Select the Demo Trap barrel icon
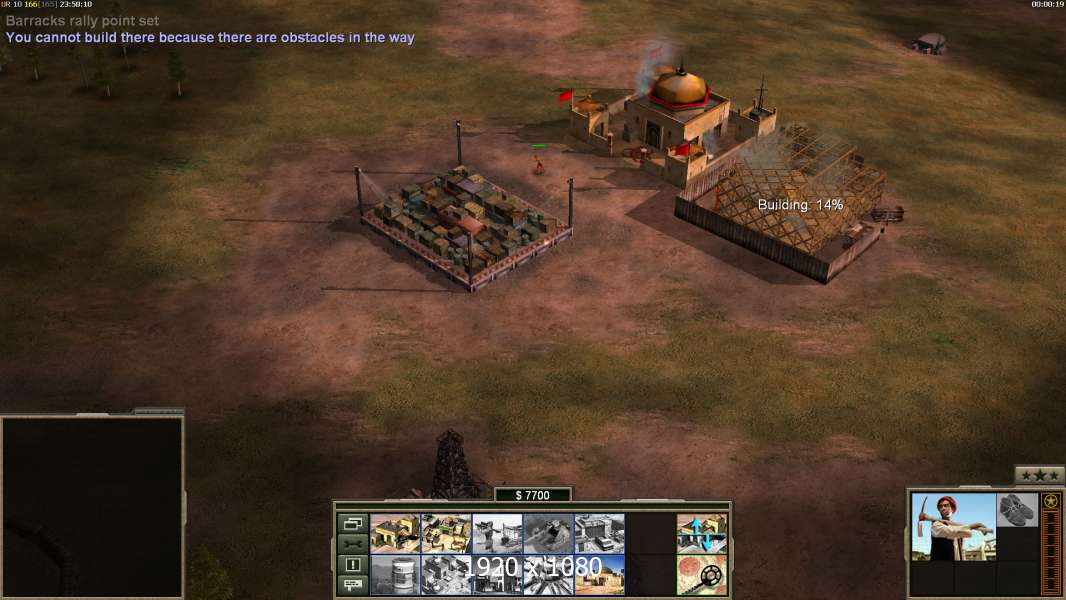The width and height of the screenshot is (1066, 600). click(395, 575)
